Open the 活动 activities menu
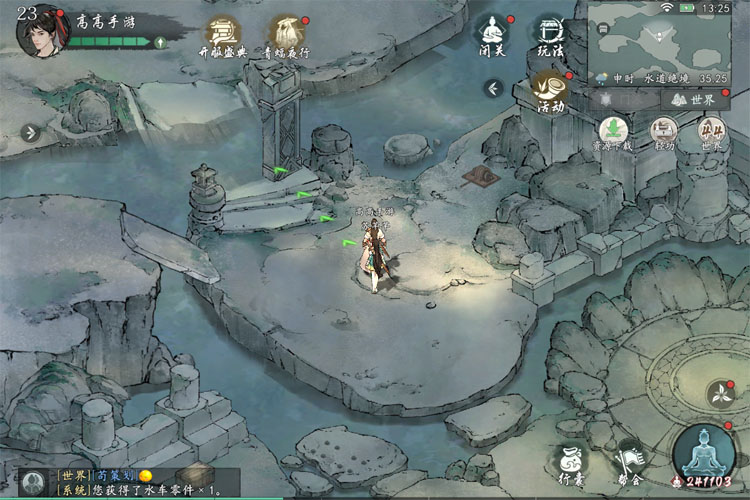750x500 pixels. (x=548, y=89)
